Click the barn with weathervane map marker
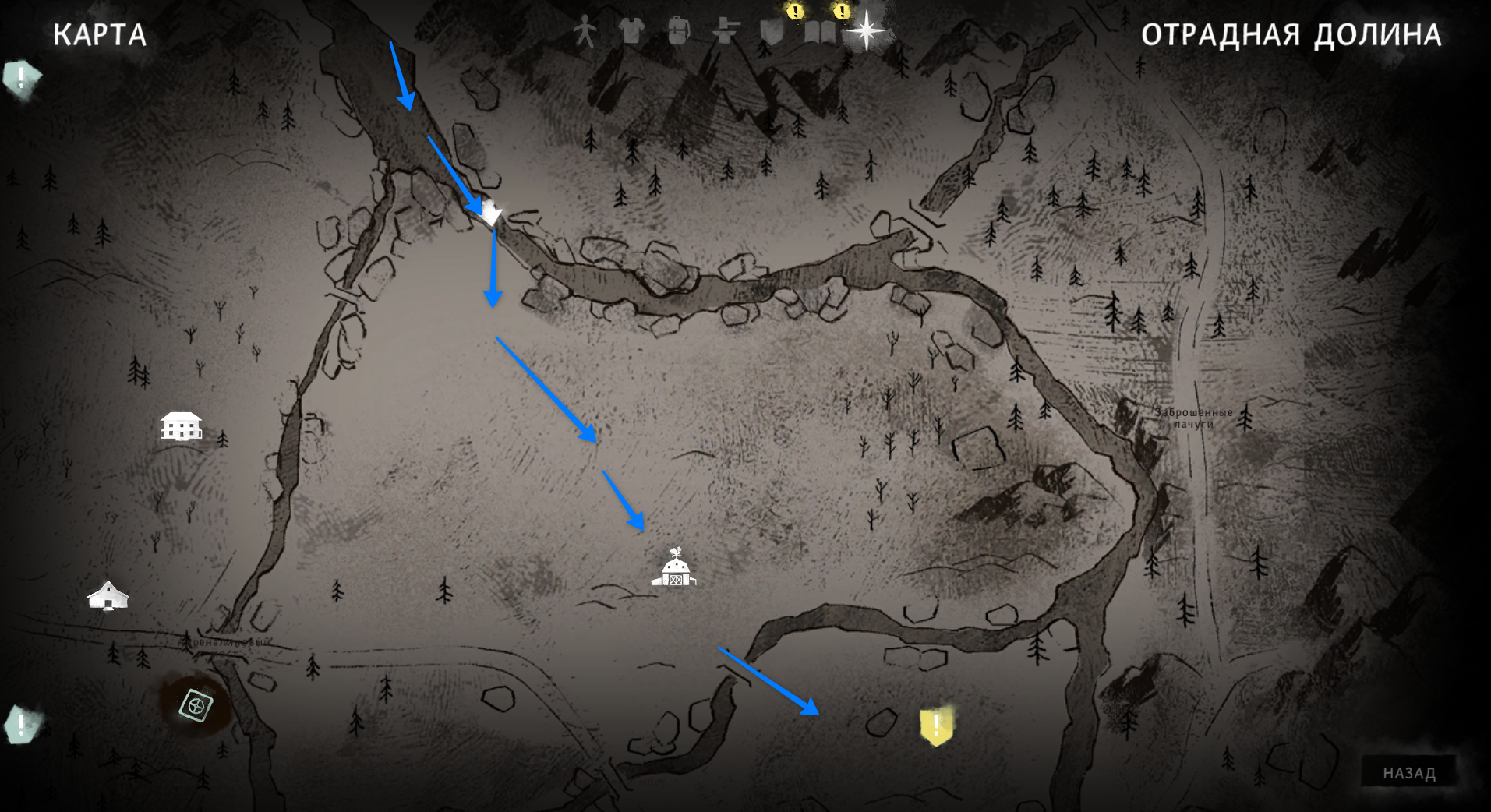The width and height of the screenshot is (1491, 812). (675, 568)
